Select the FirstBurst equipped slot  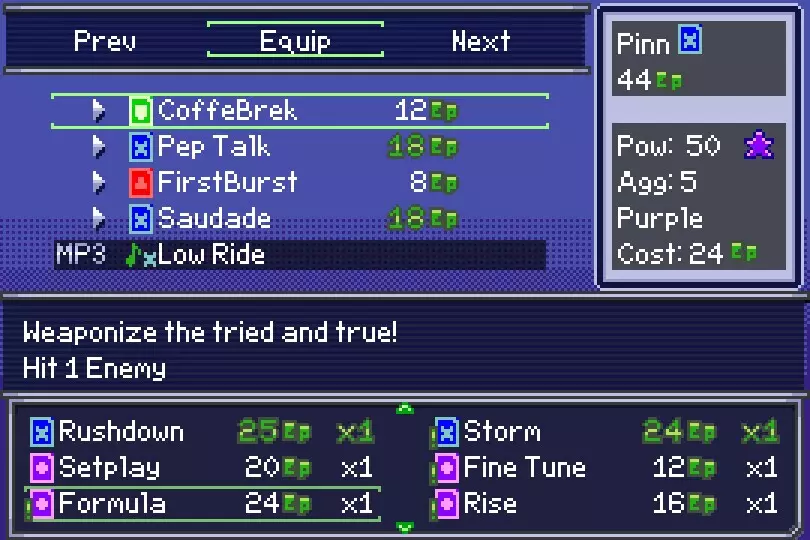(299, 182)
